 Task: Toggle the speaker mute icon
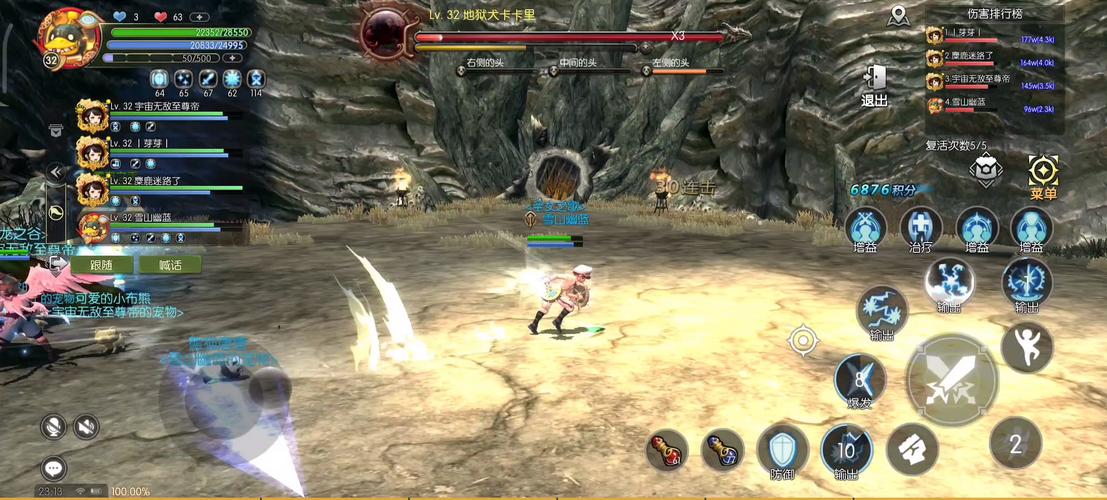tap(87, 427)
